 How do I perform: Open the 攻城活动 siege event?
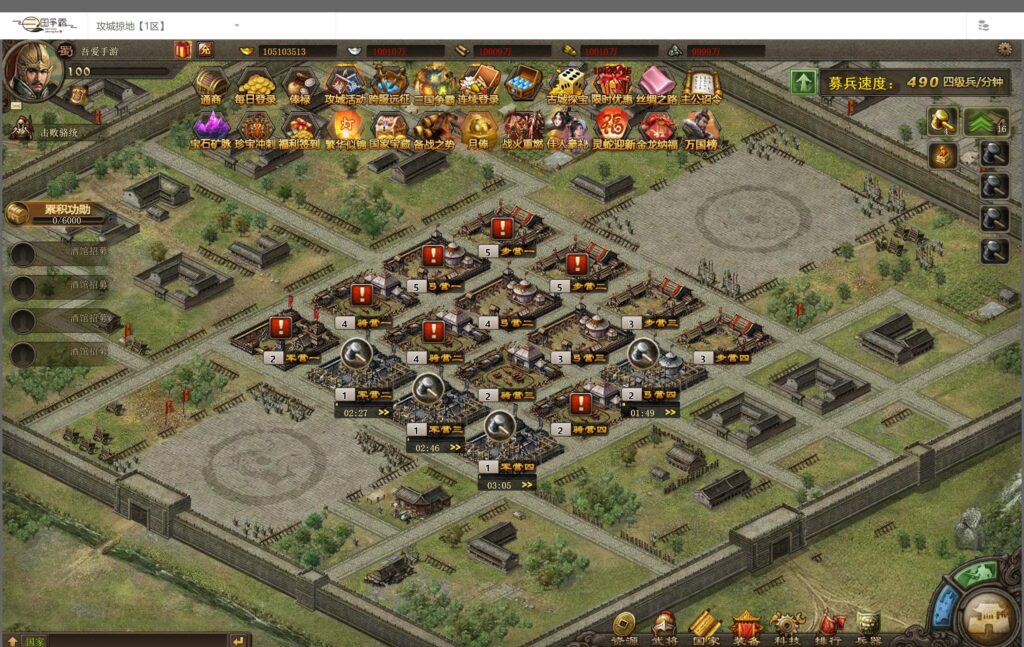[344, 84]
